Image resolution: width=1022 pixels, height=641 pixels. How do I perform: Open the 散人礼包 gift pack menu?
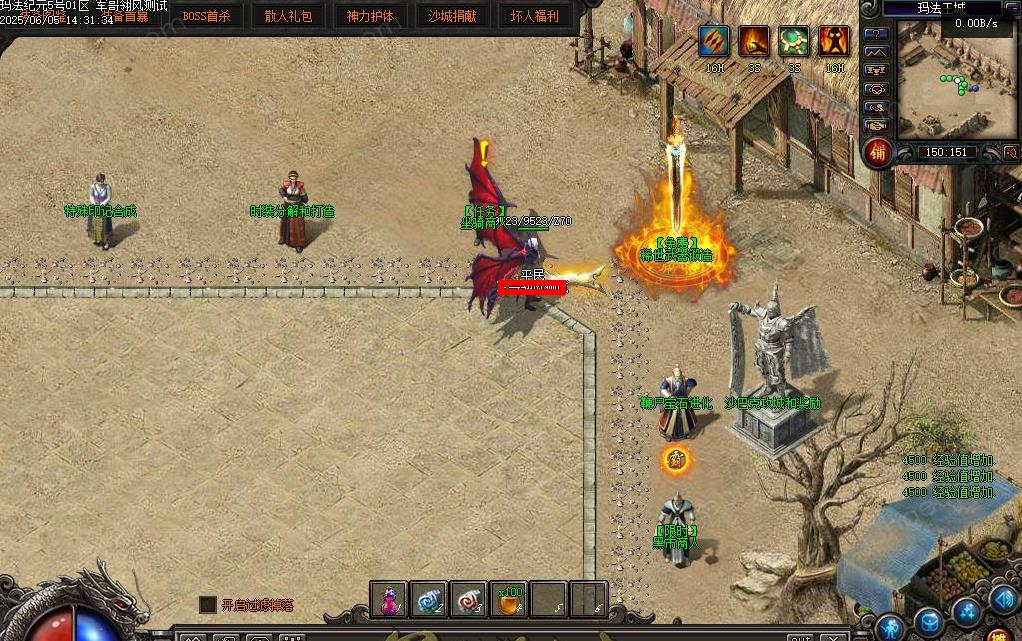pyautogui.click(x=288, y=16)
